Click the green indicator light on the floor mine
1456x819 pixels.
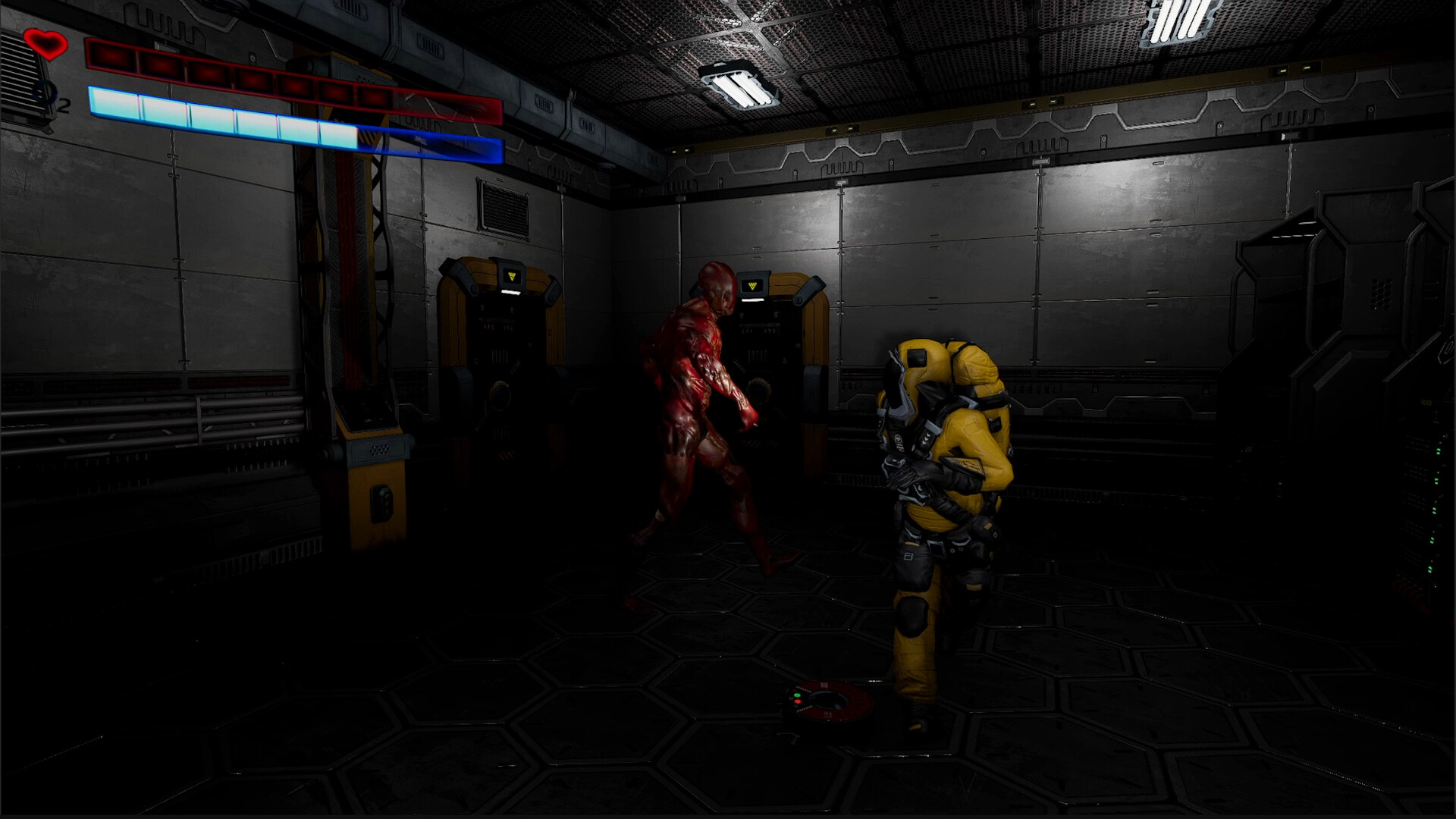coord(797,695)
